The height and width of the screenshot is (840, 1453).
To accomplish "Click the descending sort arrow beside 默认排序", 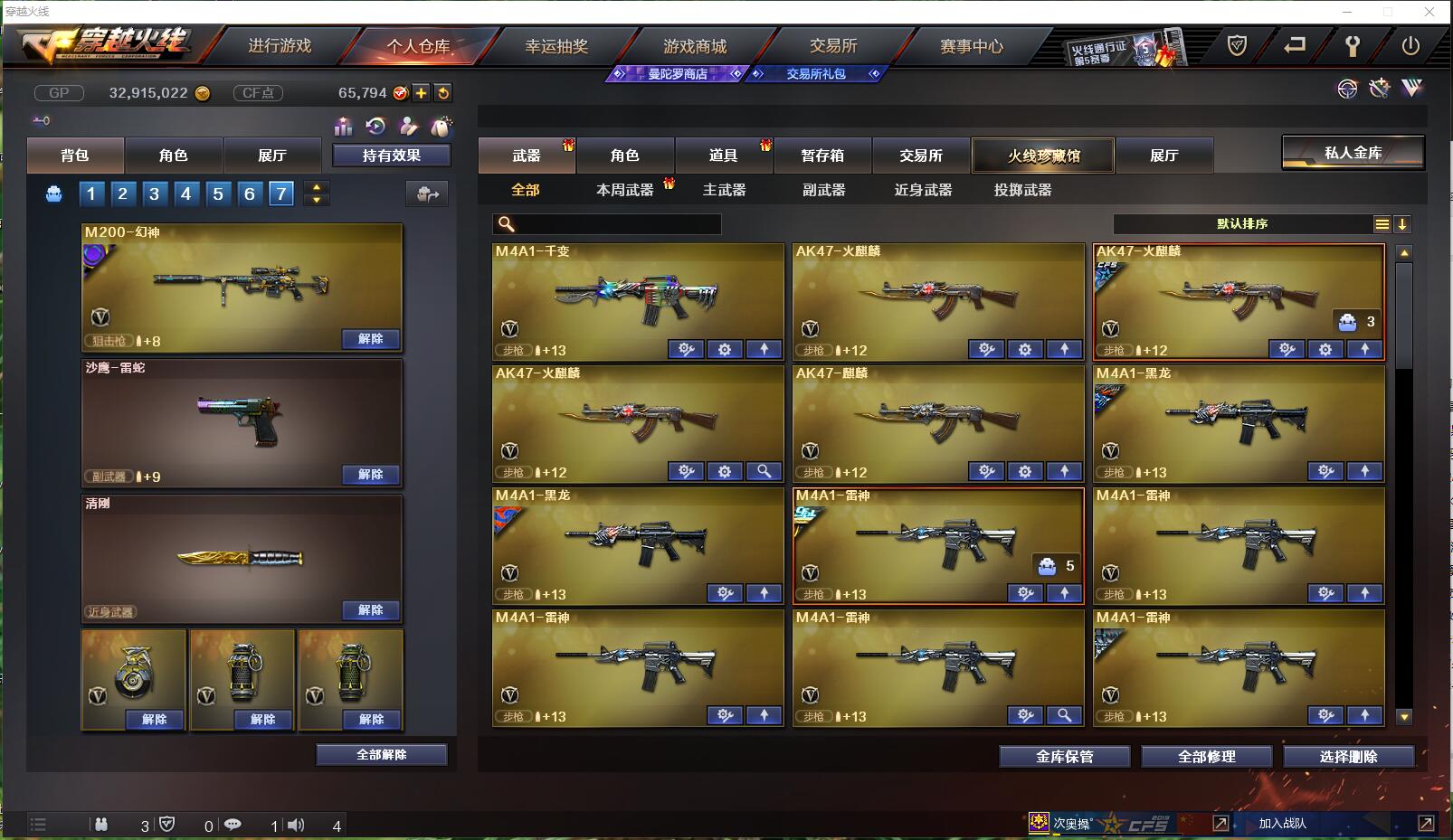I will tap(1403, 224).
